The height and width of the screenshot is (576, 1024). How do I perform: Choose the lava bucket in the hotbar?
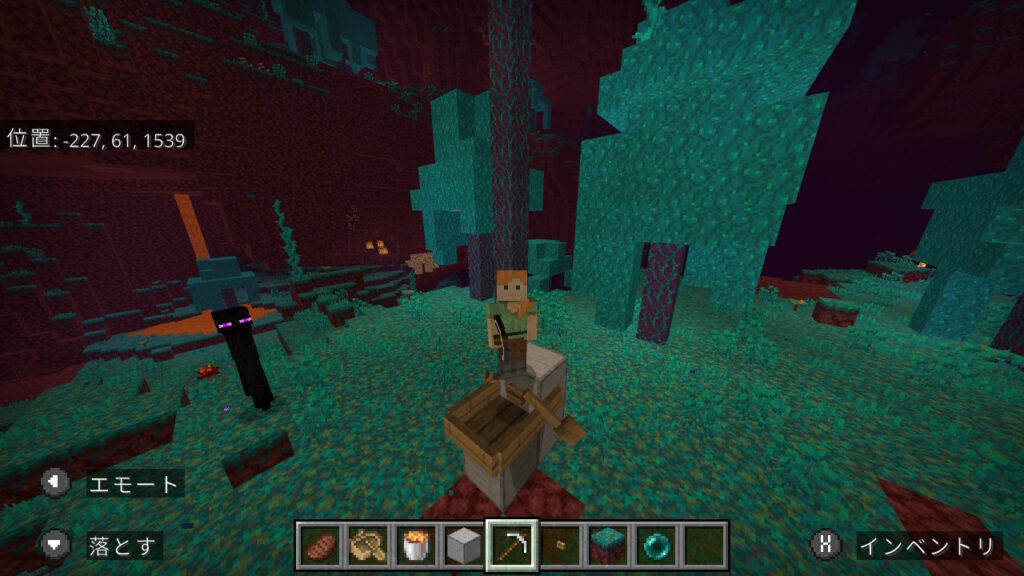coord(416,545)
